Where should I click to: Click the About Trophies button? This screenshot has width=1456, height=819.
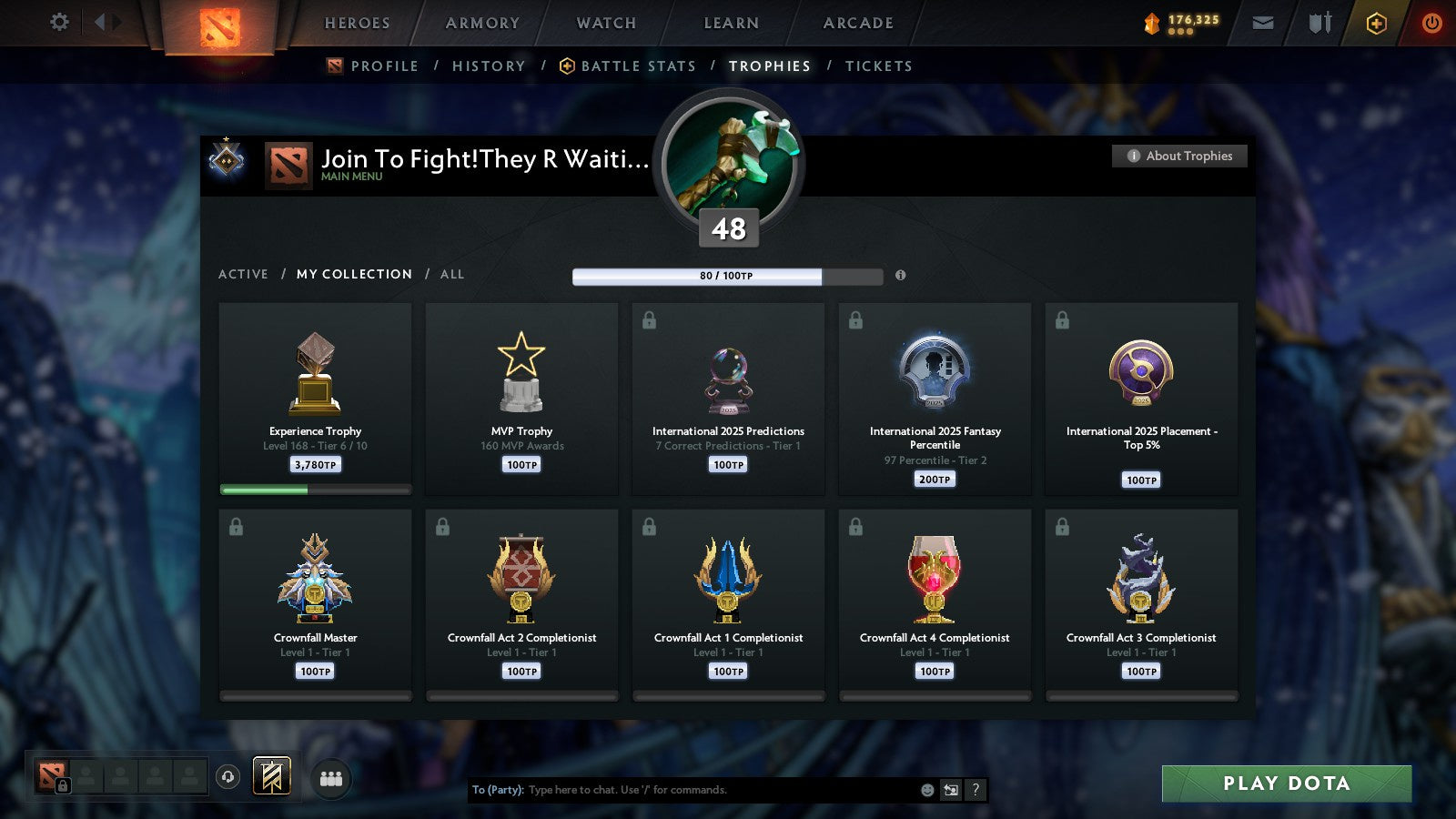pyautogui.click(x=1179, y=156)
